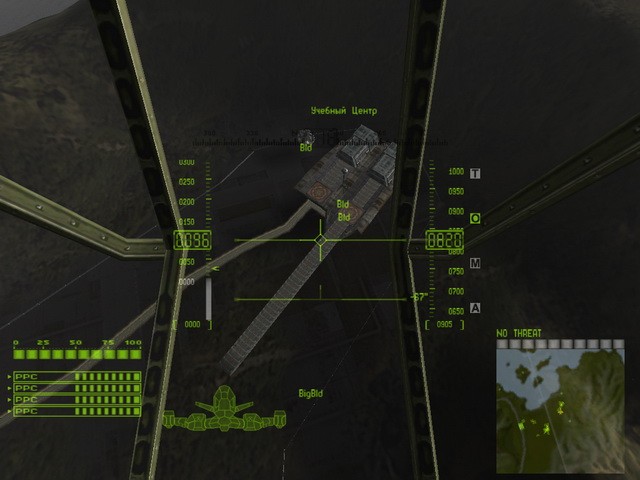Toggle the highlighted O indicator
The image size is (640, 480).
click(x=475, y=218)
